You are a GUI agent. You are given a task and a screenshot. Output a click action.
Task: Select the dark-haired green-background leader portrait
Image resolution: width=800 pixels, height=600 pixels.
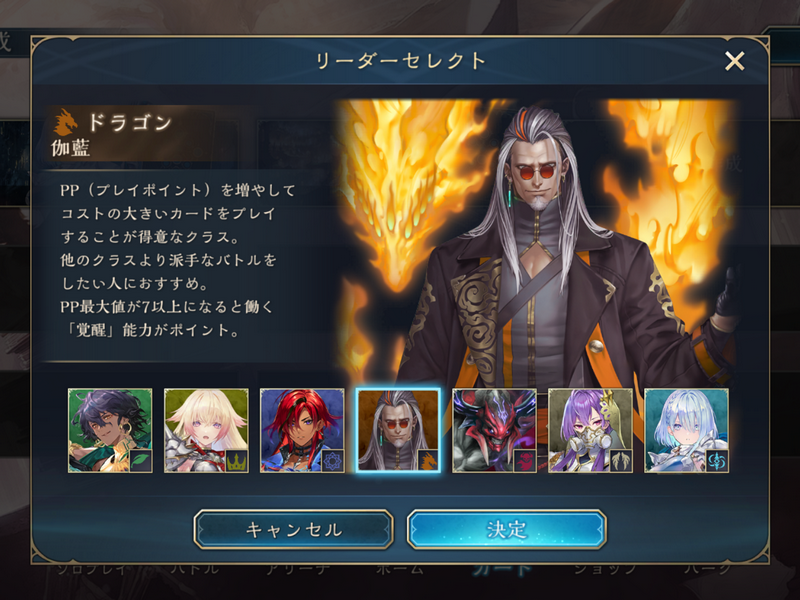coord(110,430)
